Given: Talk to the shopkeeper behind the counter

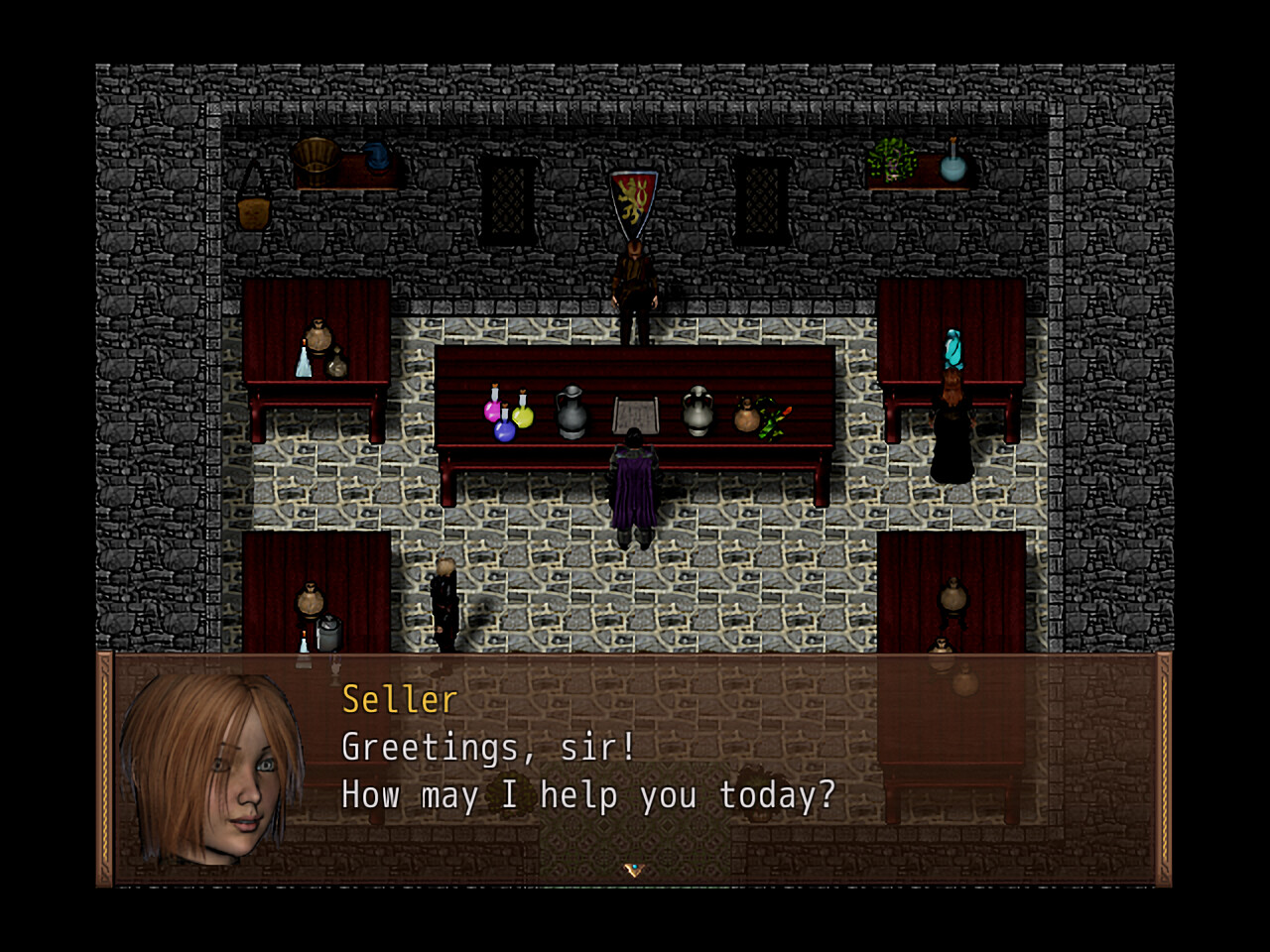Looking at the screenshot, I should point(633,288).
